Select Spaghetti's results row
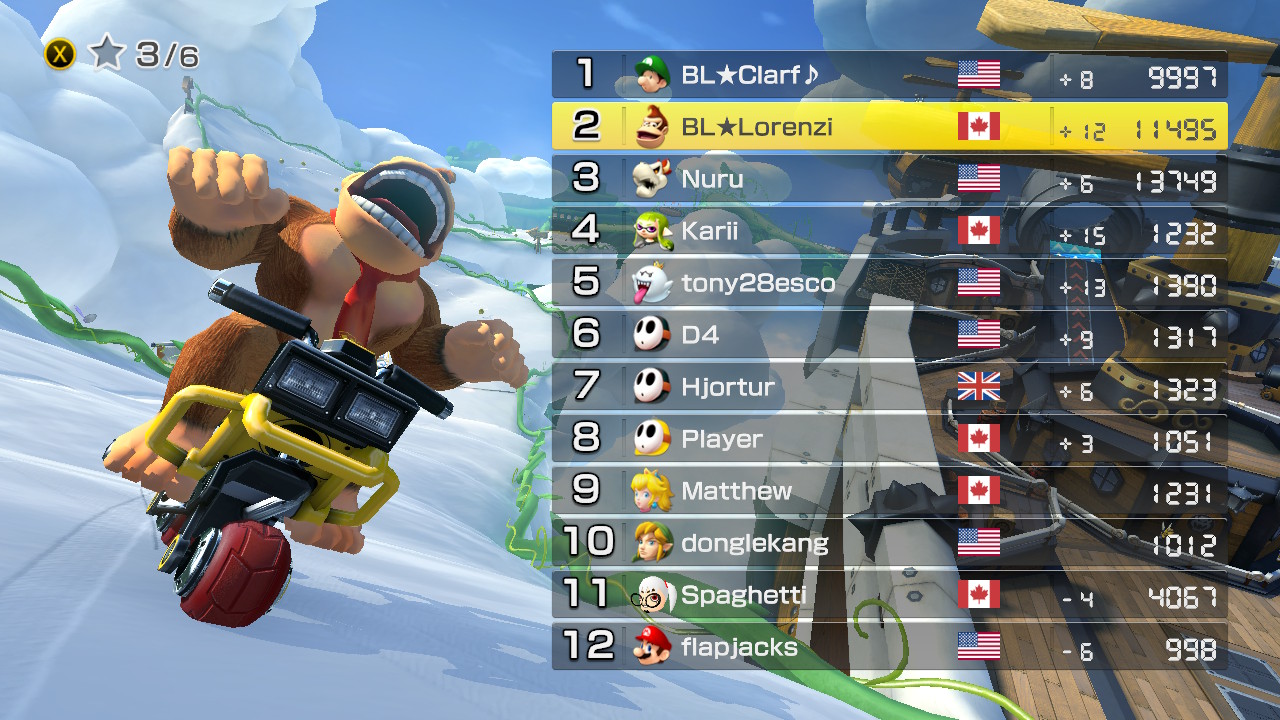This screenshot has height=720, width=1280. click(889, 595)
